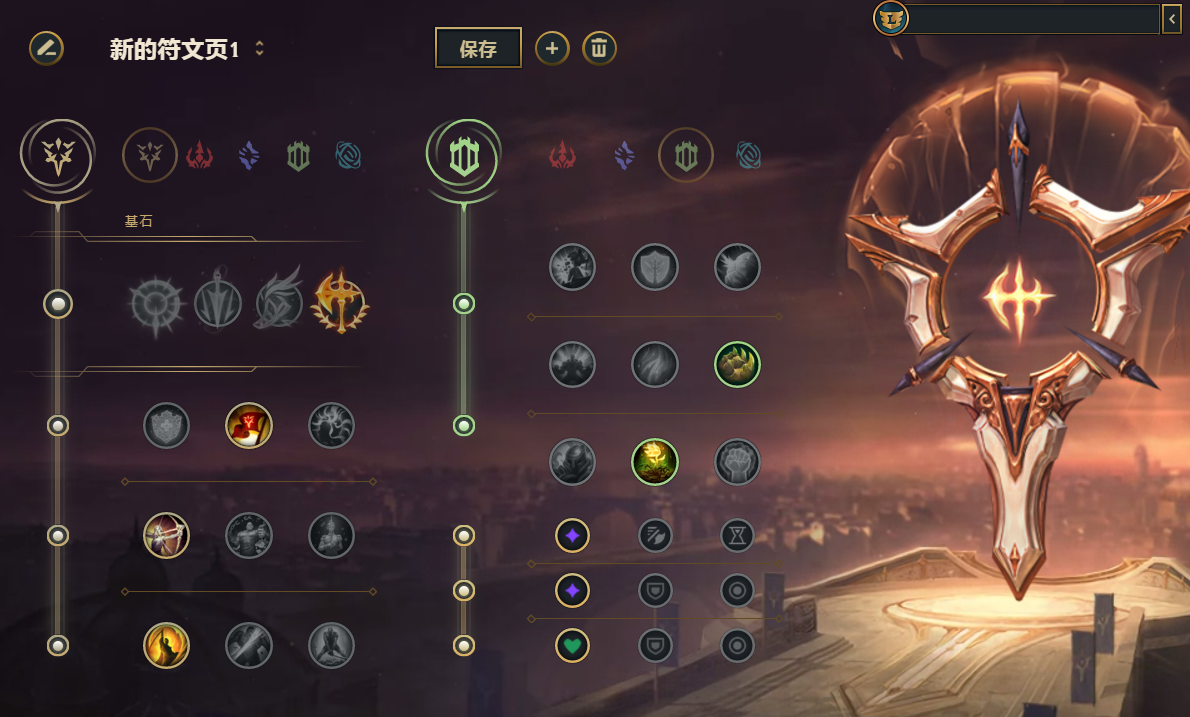Pick the Bone Plating rune
Screen dimensions: 1190x717
pyautogui.click(x=737, y=364)
